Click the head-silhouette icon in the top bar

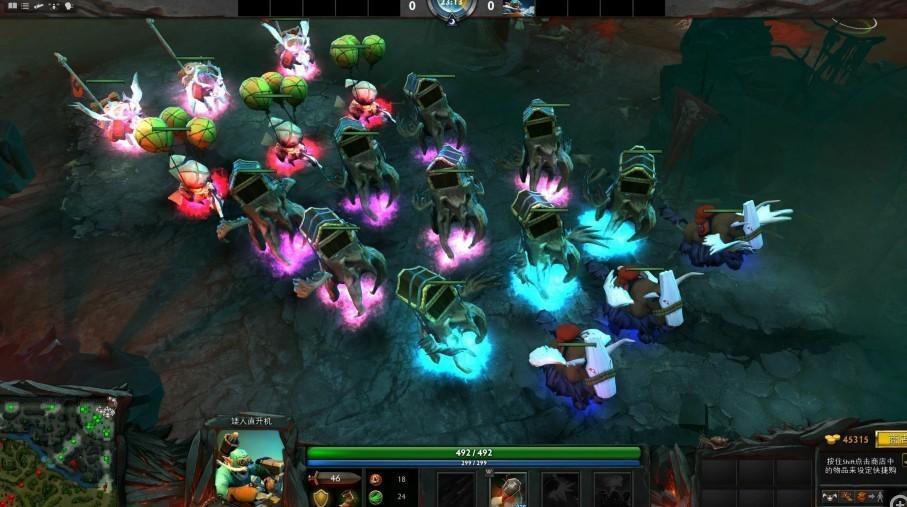tap(68, 6)
